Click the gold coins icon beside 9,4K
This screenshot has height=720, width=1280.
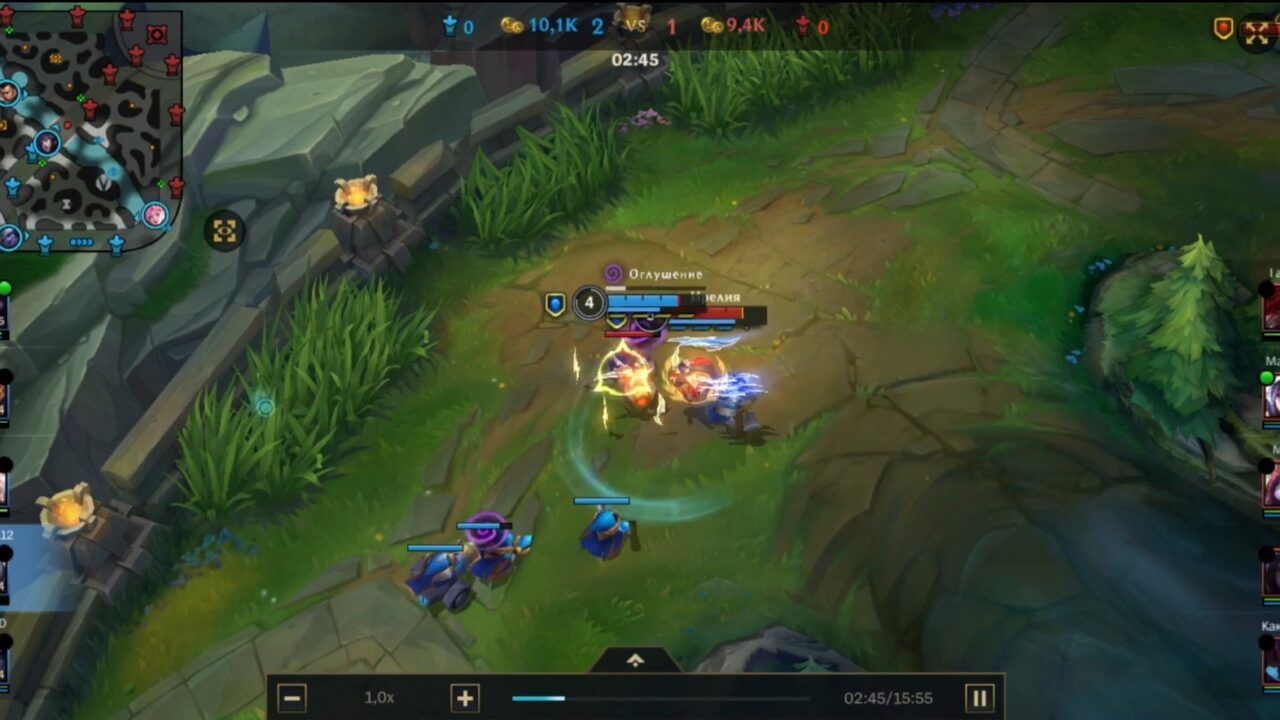(713, 27)
